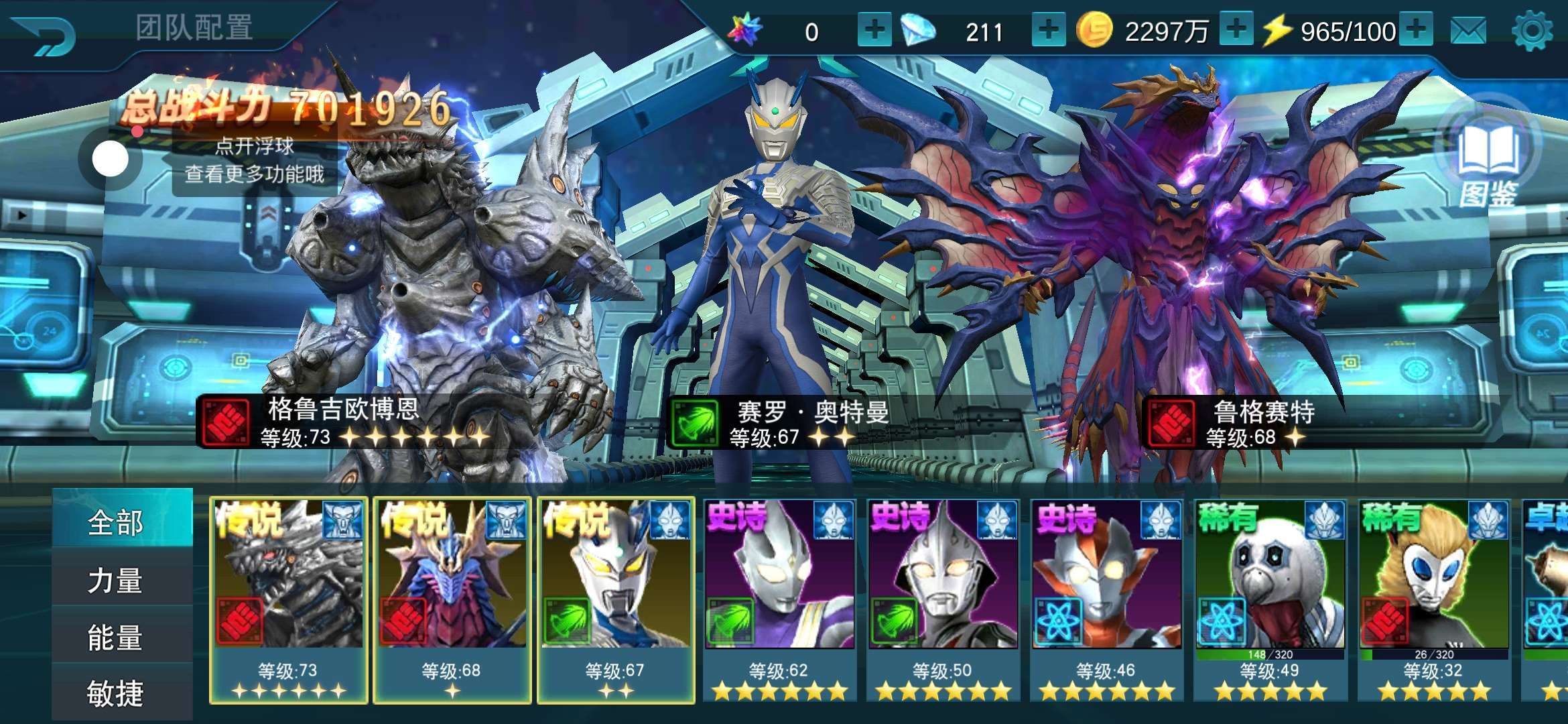Add more diamonds with the plus
The width and height of the screenshot is (1568, 724).
pyautogui.click(x=1048, y=30)
